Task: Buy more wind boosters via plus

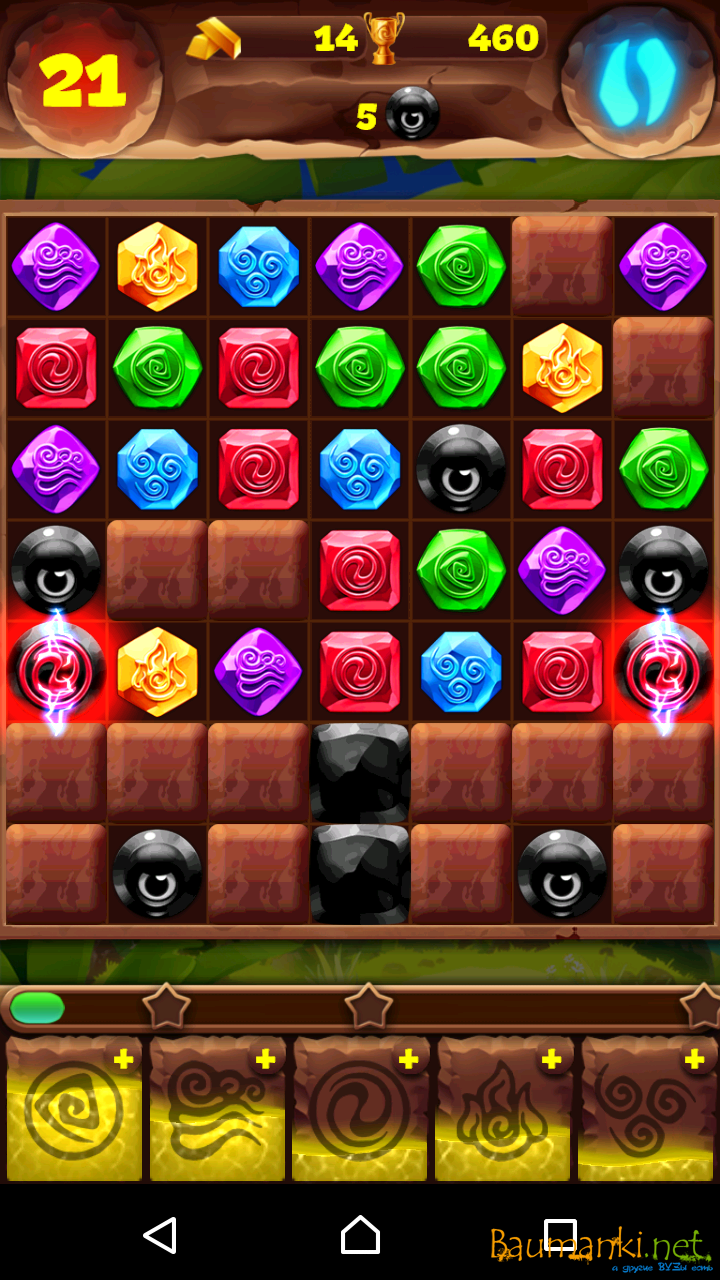Action: click(x=265, y=1059)
